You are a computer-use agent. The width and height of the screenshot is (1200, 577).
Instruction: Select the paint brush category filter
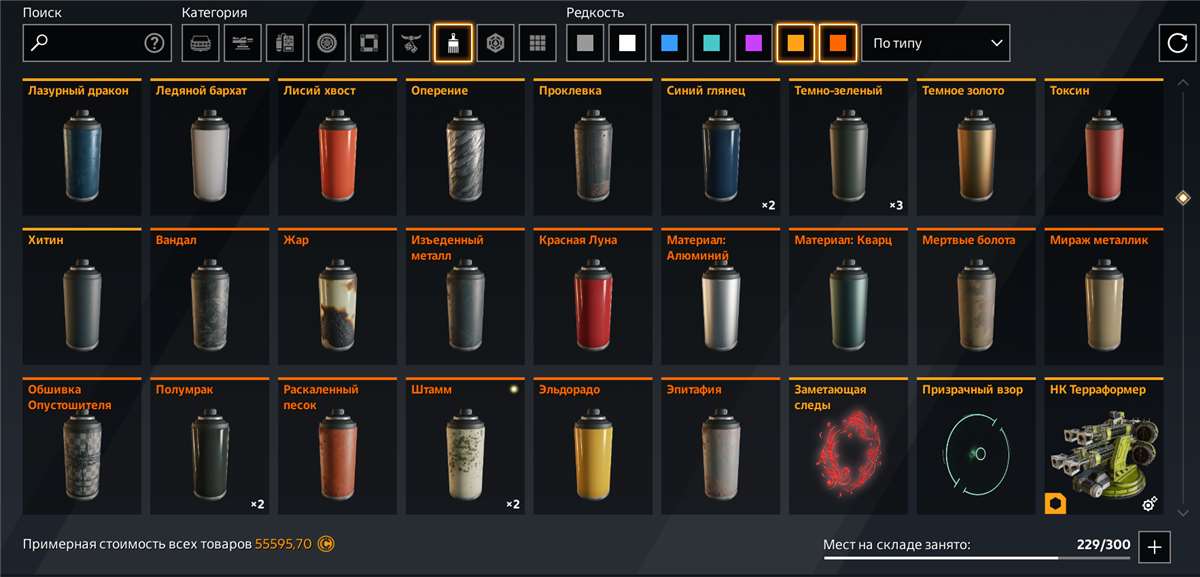click(x=453, y=43)
